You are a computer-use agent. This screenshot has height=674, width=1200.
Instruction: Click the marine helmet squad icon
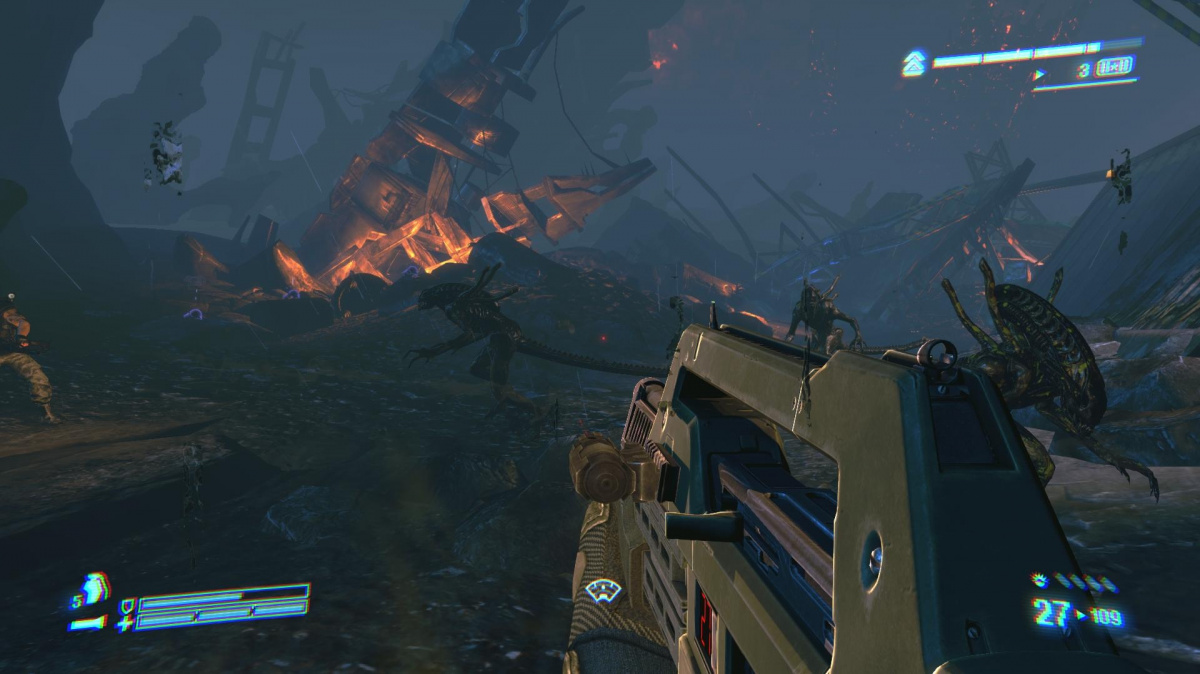coord(97,588)
